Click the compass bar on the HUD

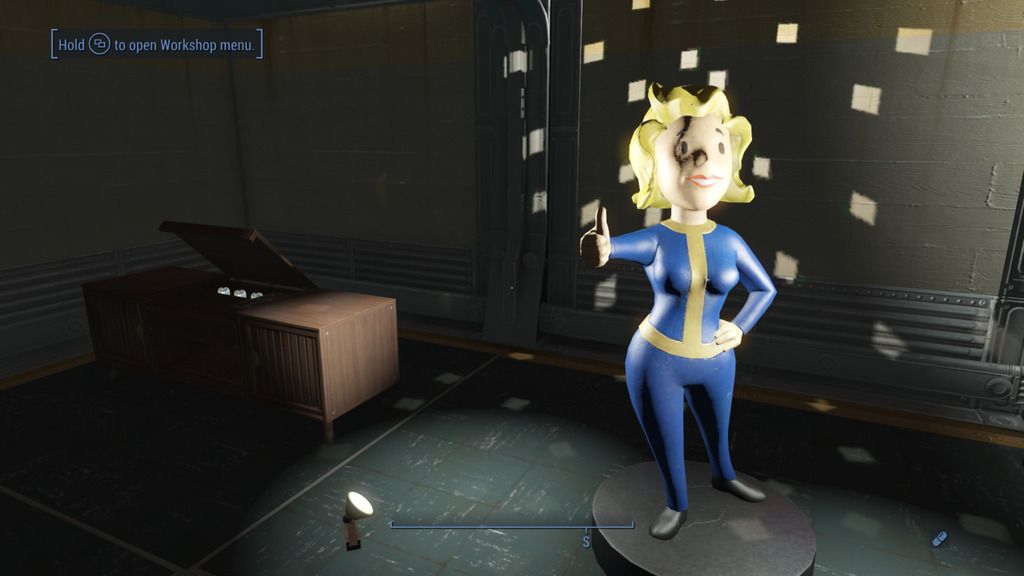point(511,525)
